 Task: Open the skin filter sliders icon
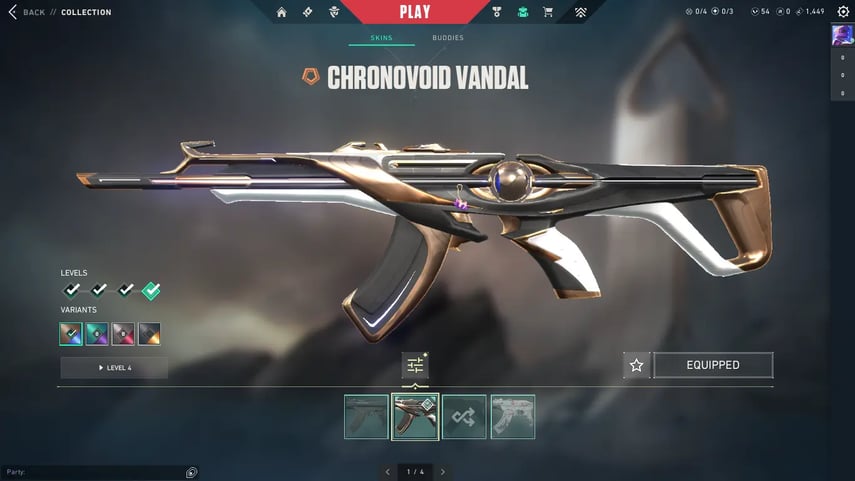415,366
